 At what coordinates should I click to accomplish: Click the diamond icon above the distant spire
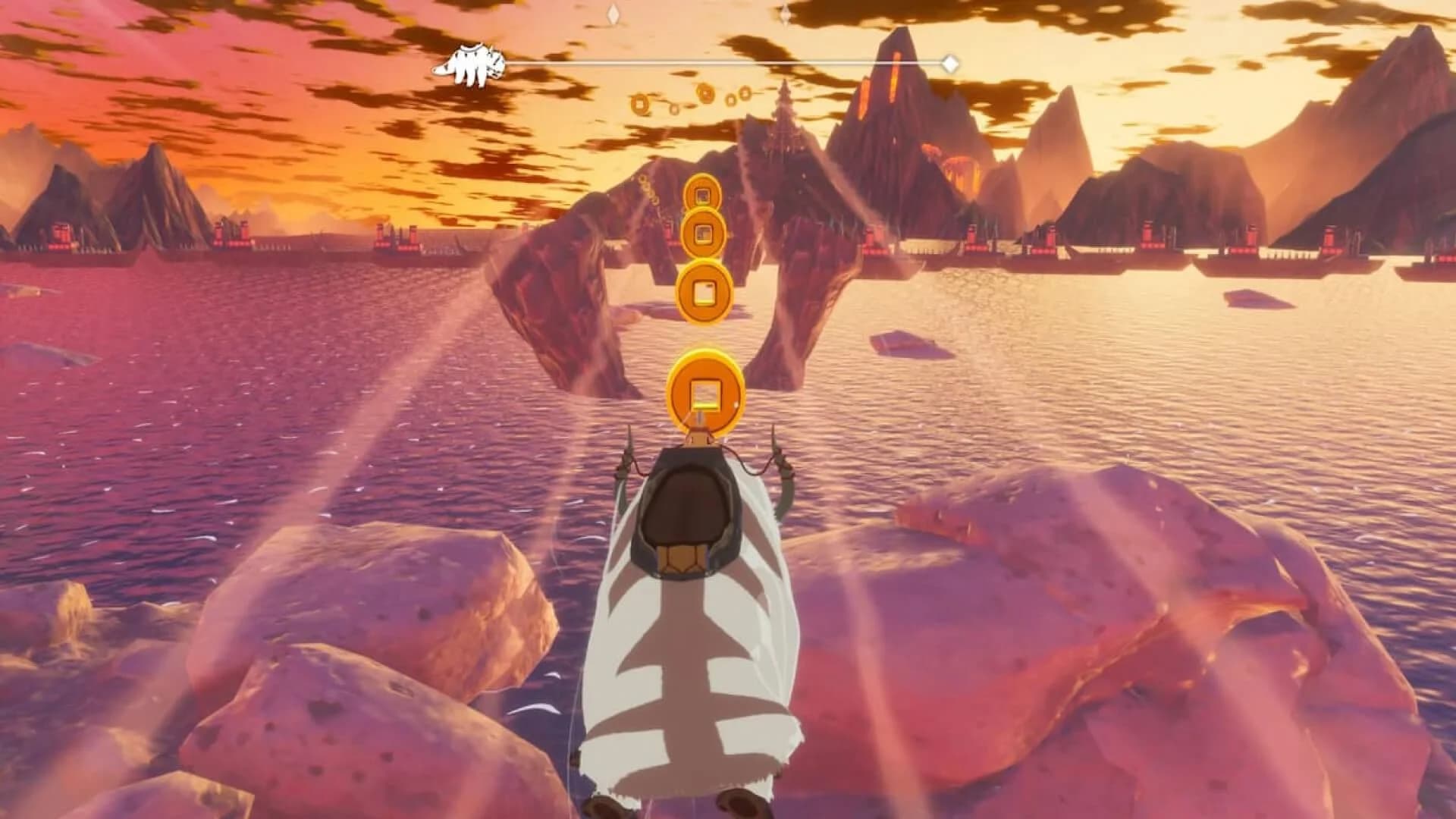click(784, 12)
